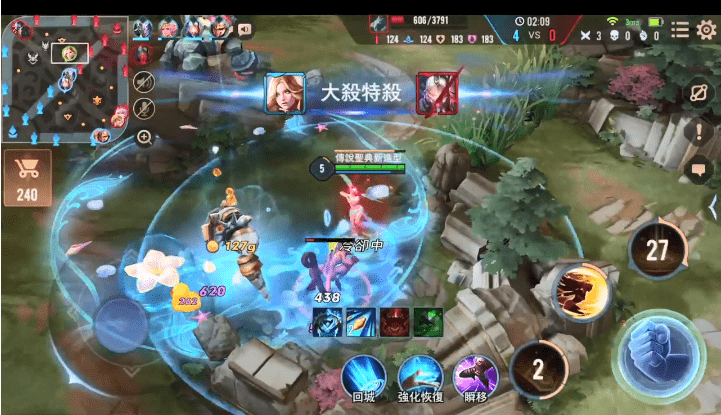Viewport: 721px width, 415px height.
Task: Tap the hexagon icon above the alert button
Action: coord(699,93)
